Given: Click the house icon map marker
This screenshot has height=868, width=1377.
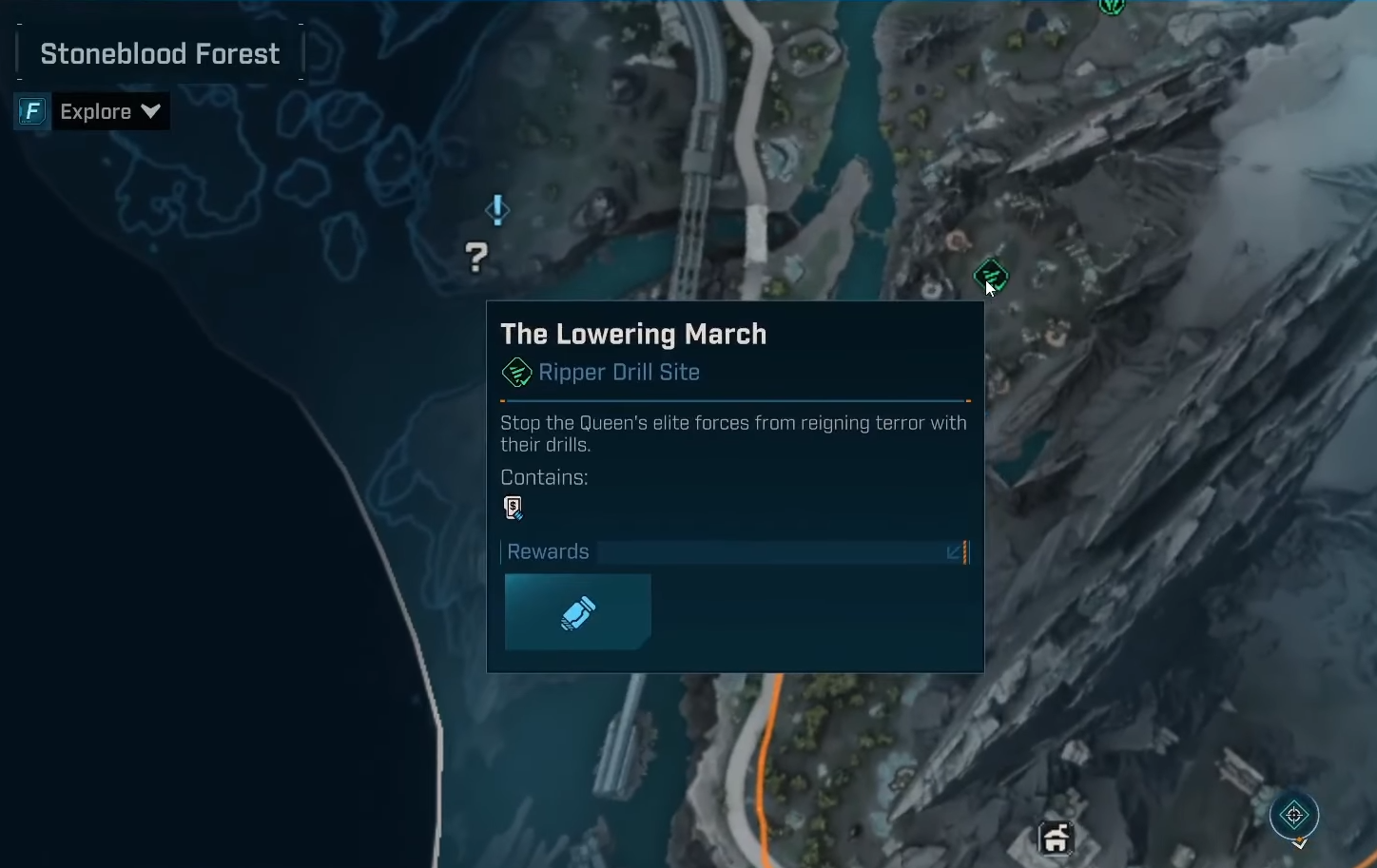Looking at the screenshot, I should 1056,839.
